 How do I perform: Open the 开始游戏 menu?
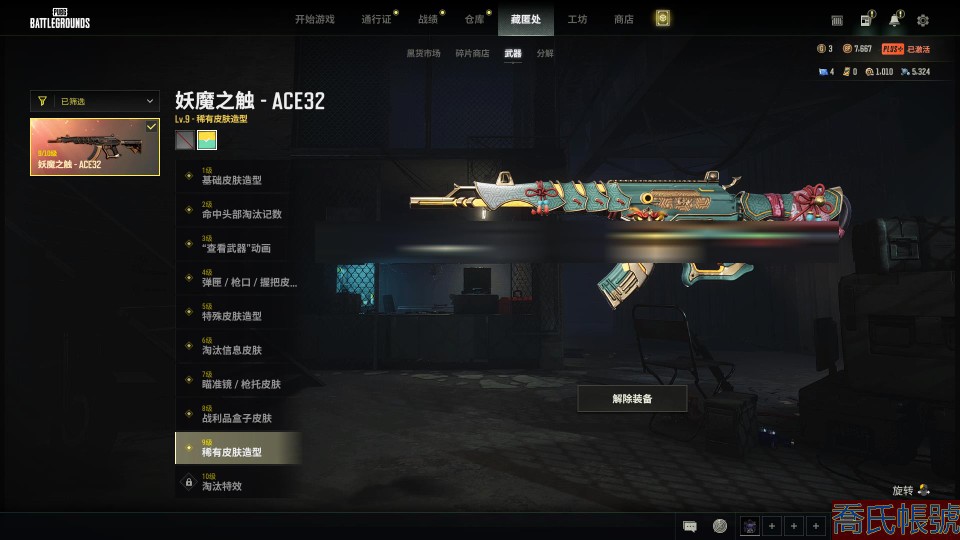[314, 19]
